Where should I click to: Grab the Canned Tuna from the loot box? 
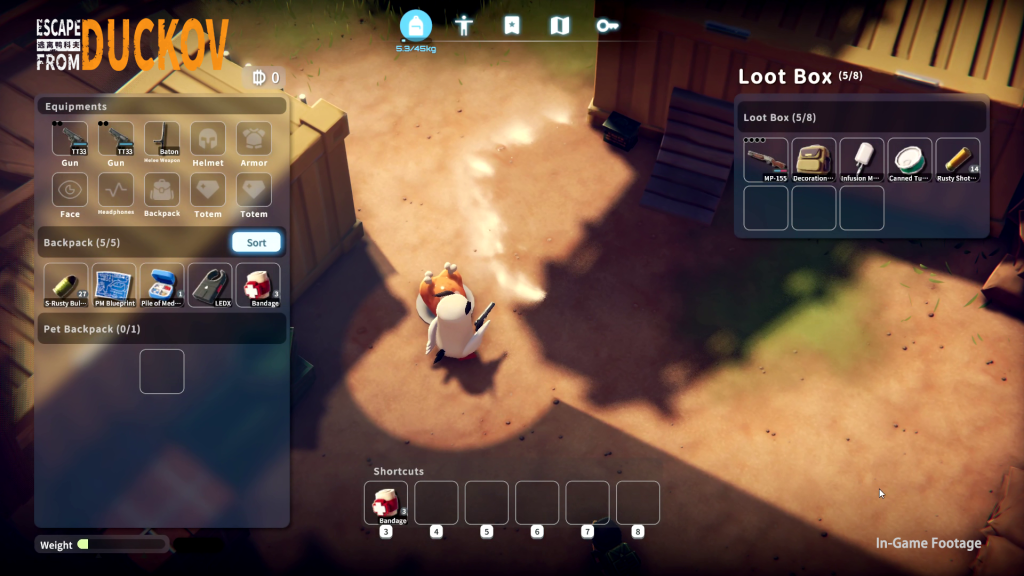(910, 160)
